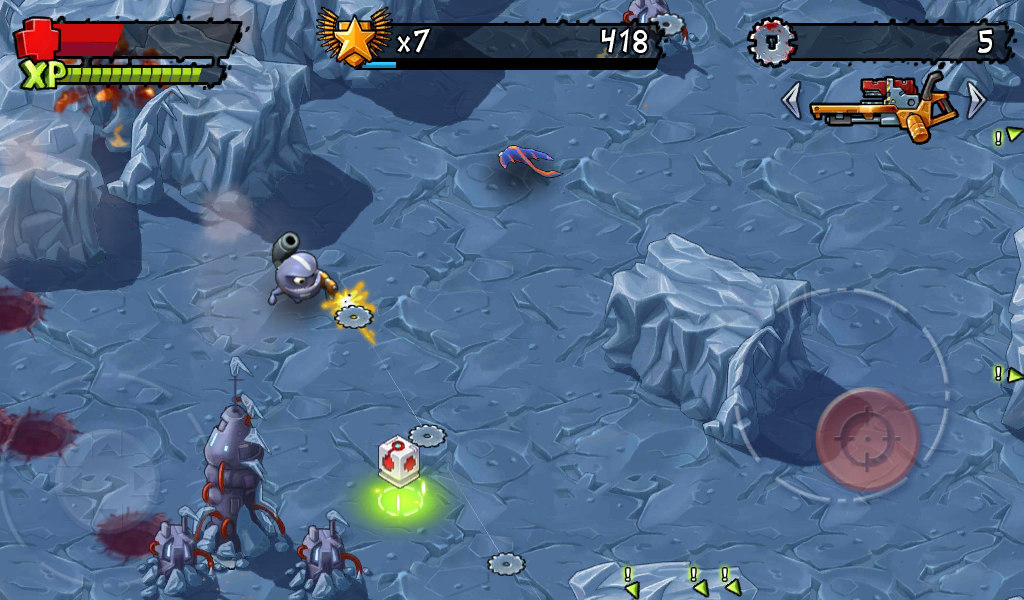Tap the faint movement joystick

[x=105, y=481]
